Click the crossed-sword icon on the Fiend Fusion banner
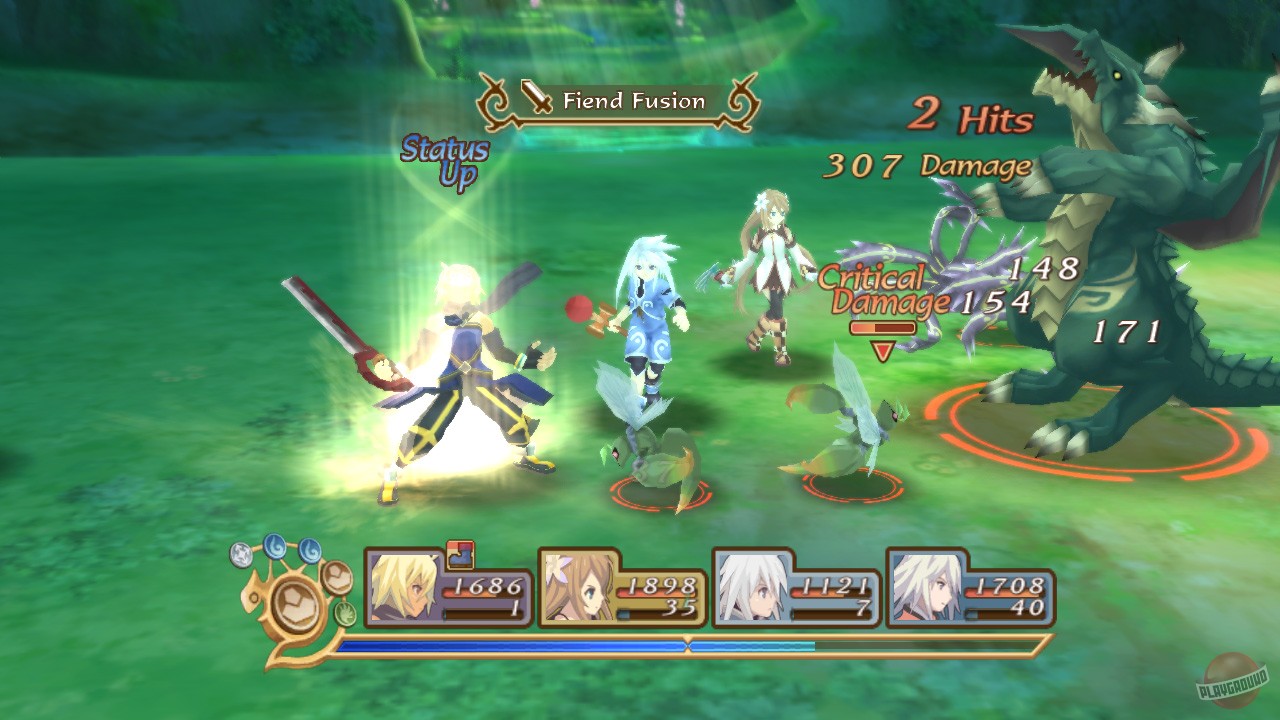The height and width of the screenshot is (720, 1280). pyautogui.click(x=536, y=99)
